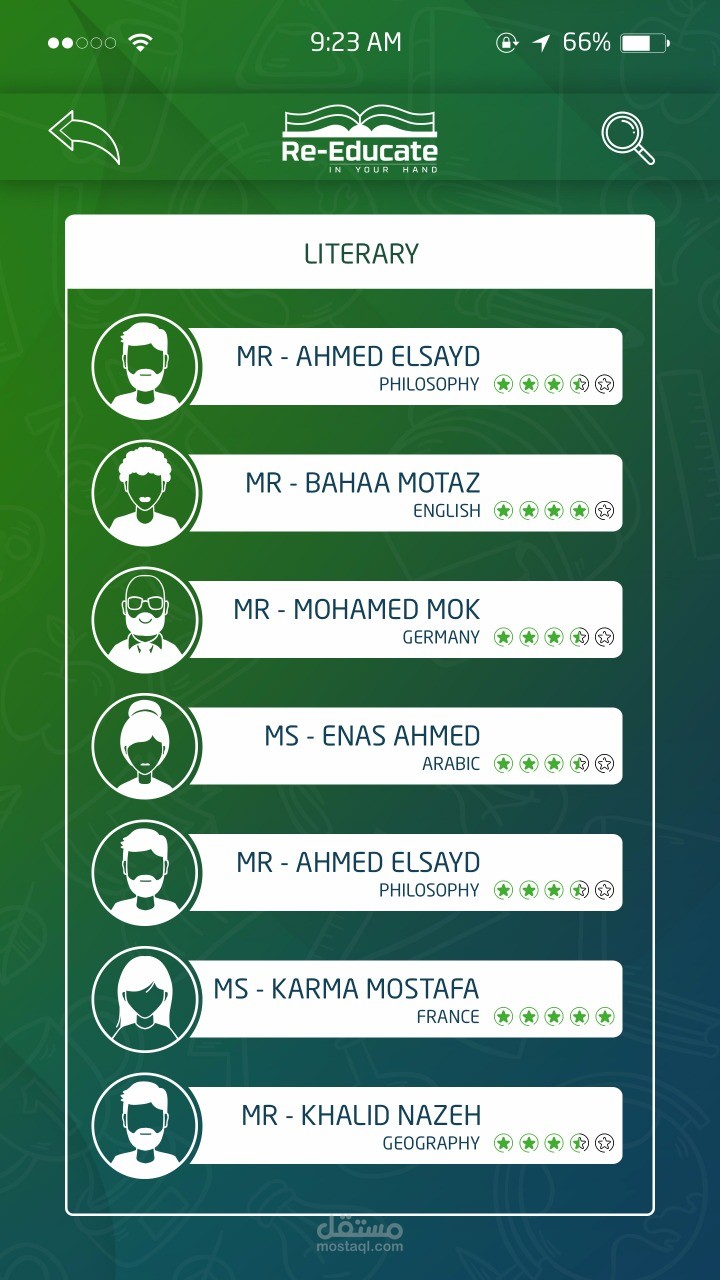Open Ms Karma Mostafa's teacher entry

(x=405, y=999)
